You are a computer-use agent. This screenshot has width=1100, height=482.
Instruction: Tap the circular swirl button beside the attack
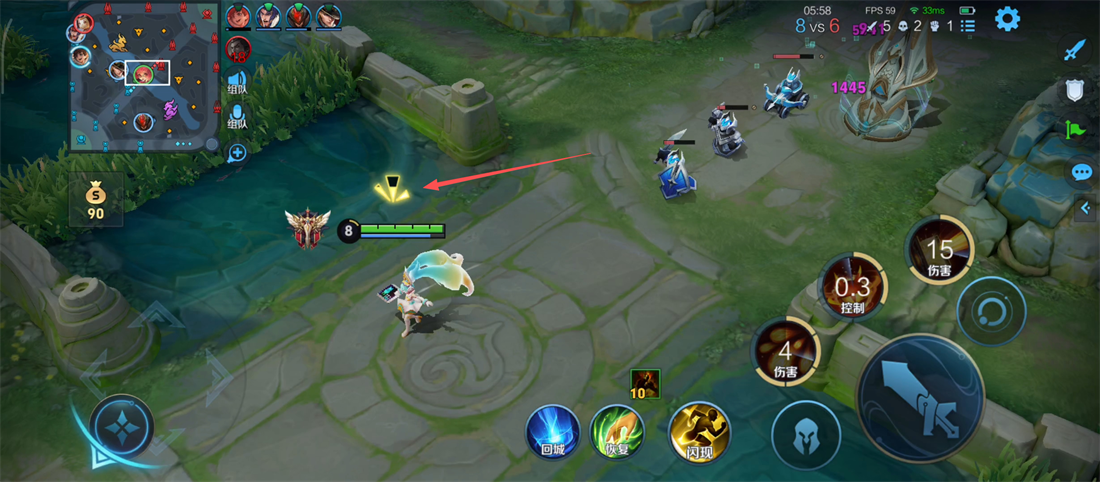click(x=991, y=311)
